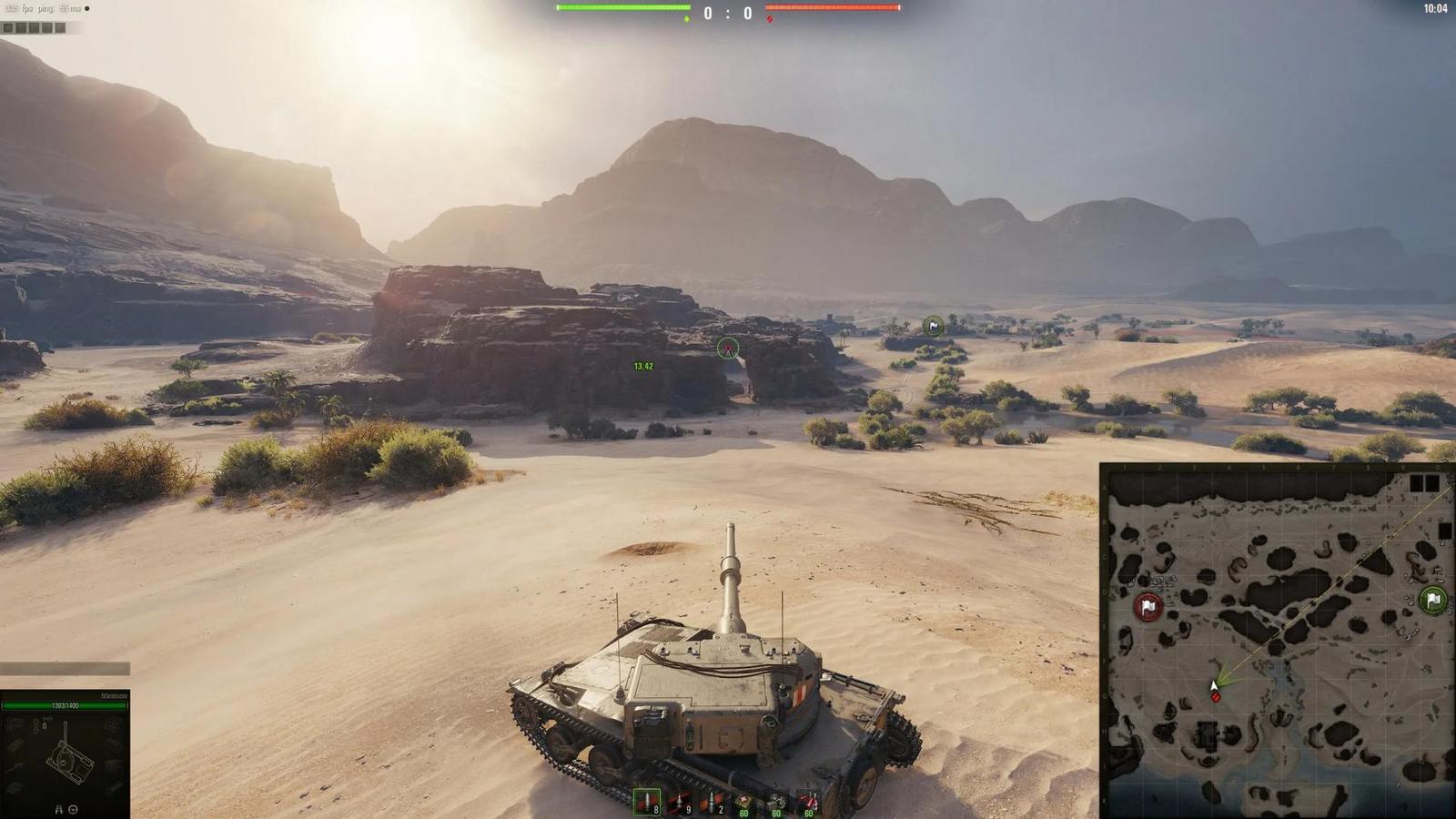Click the green health bar showing 1393/1400
The image size is (1456, 819).
point(64,705)
